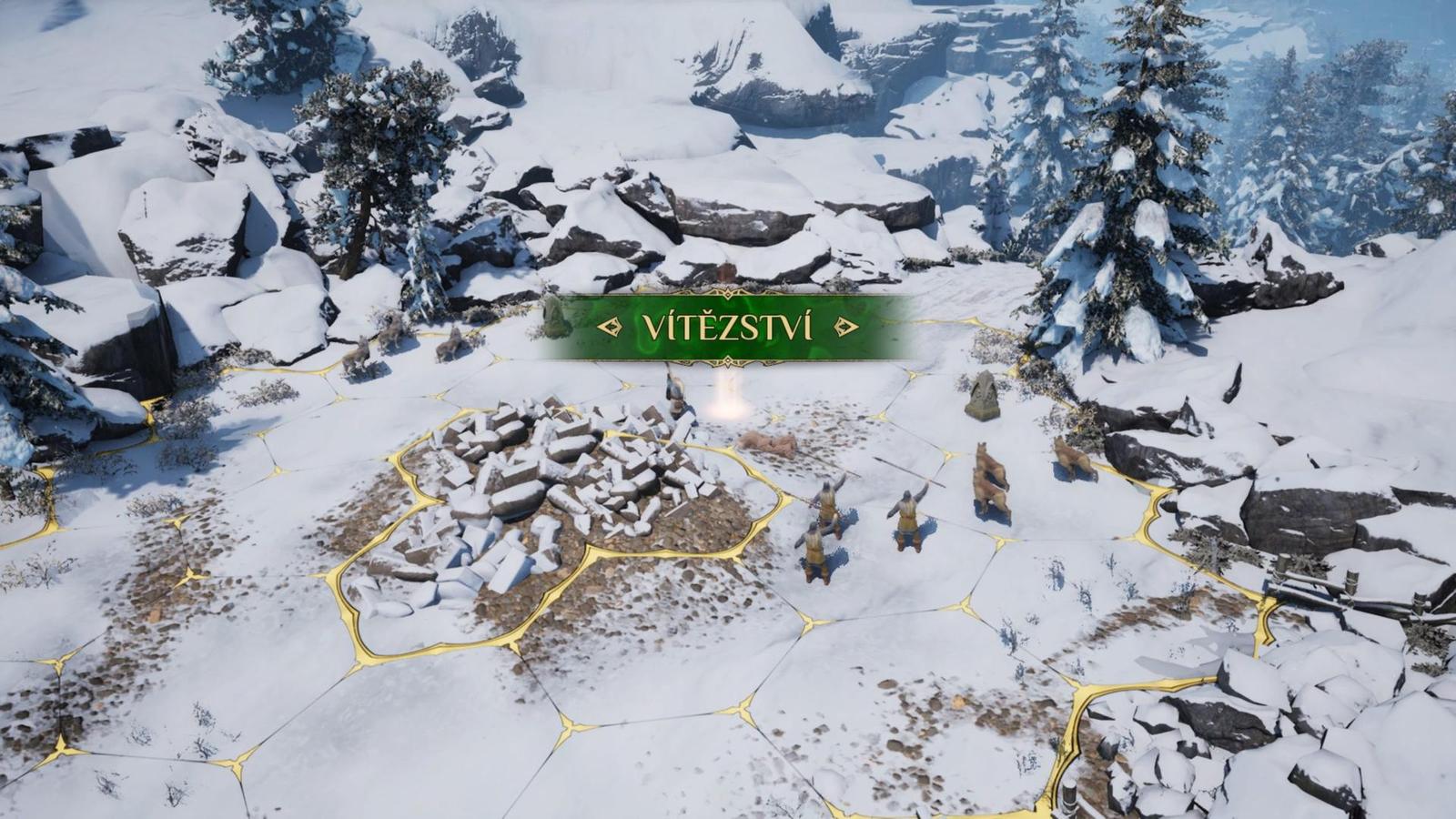1456x819 pixels.
Task: Select the wolves on the upper left slope
Action: [382, 350]
